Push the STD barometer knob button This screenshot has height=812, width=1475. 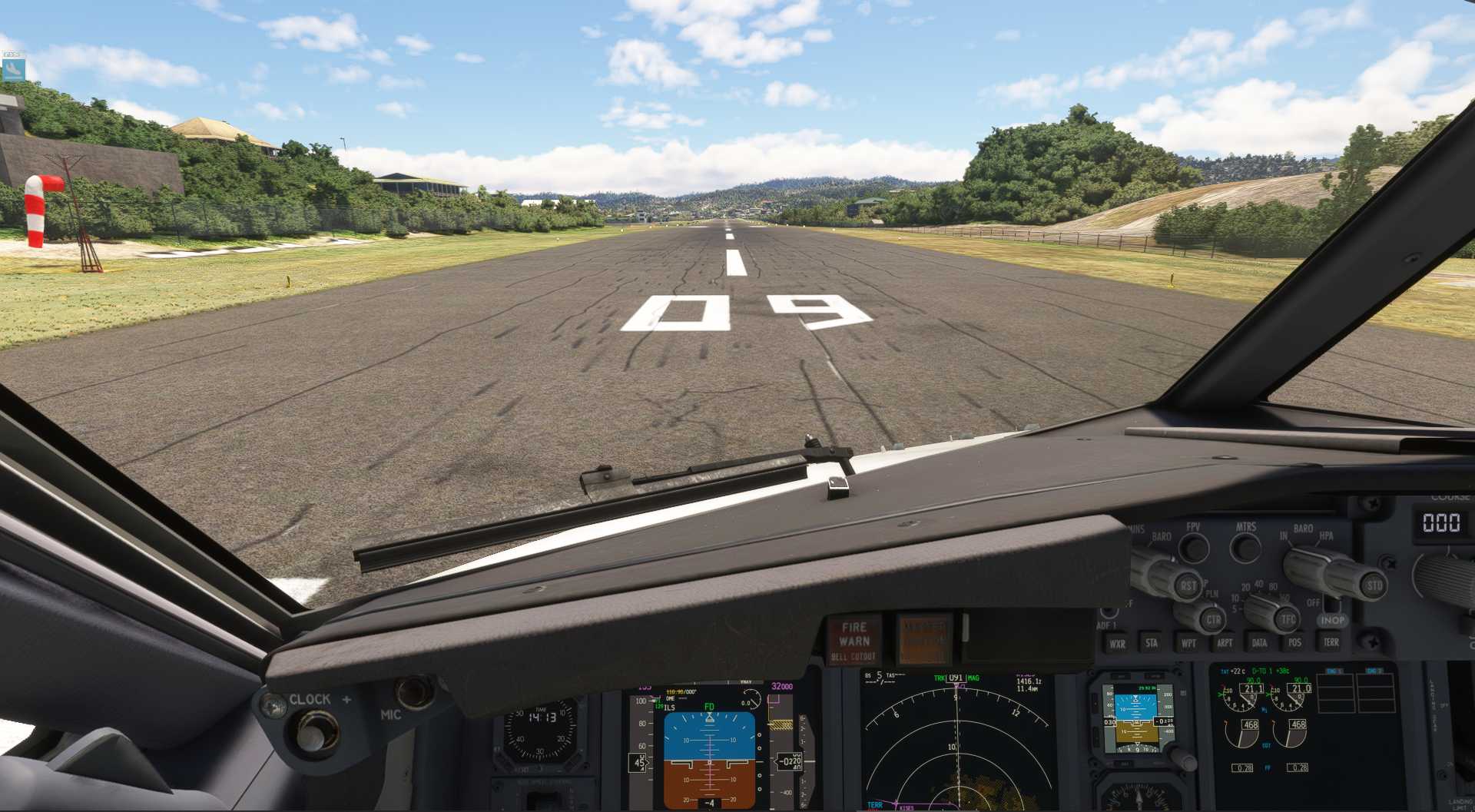click(1374, 585)
